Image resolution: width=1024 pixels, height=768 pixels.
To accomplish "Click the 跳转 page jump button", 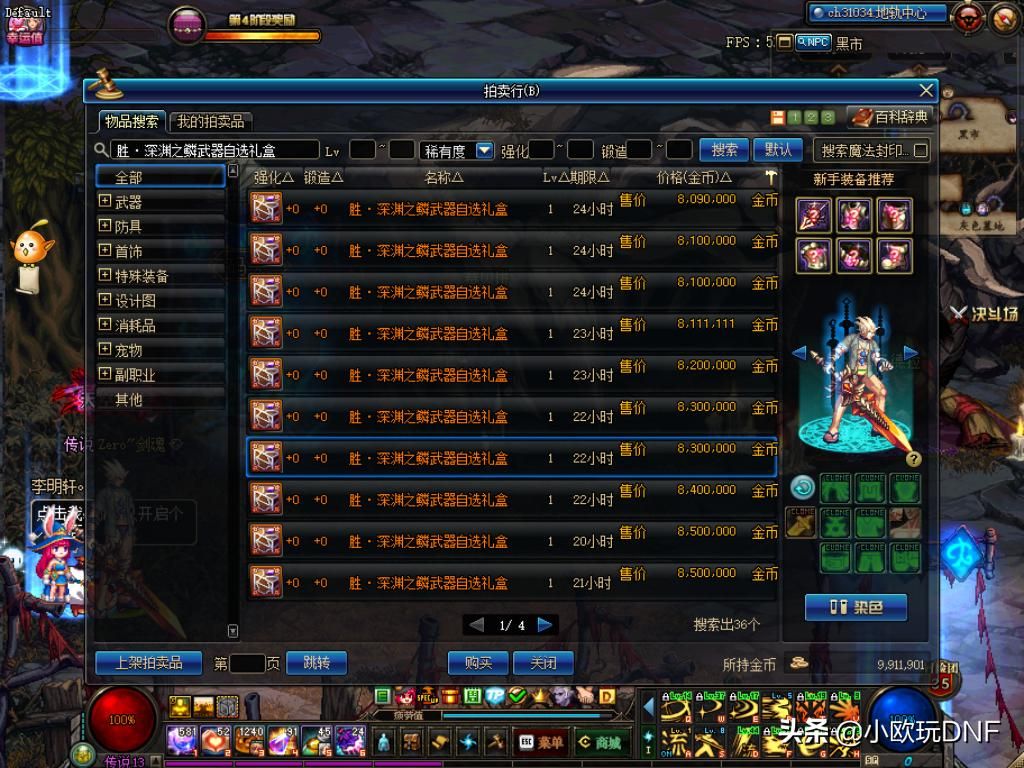I will [316, 663].
